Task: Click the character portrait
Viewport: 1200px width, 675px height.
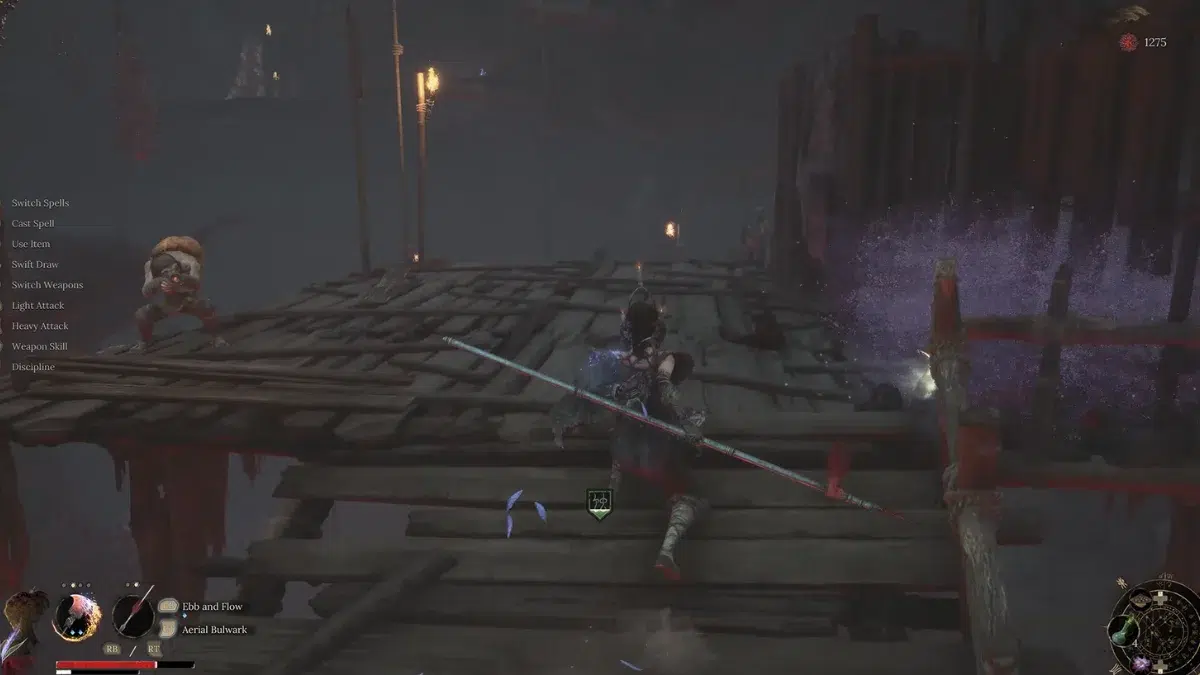Action: [x=22, y=622]
